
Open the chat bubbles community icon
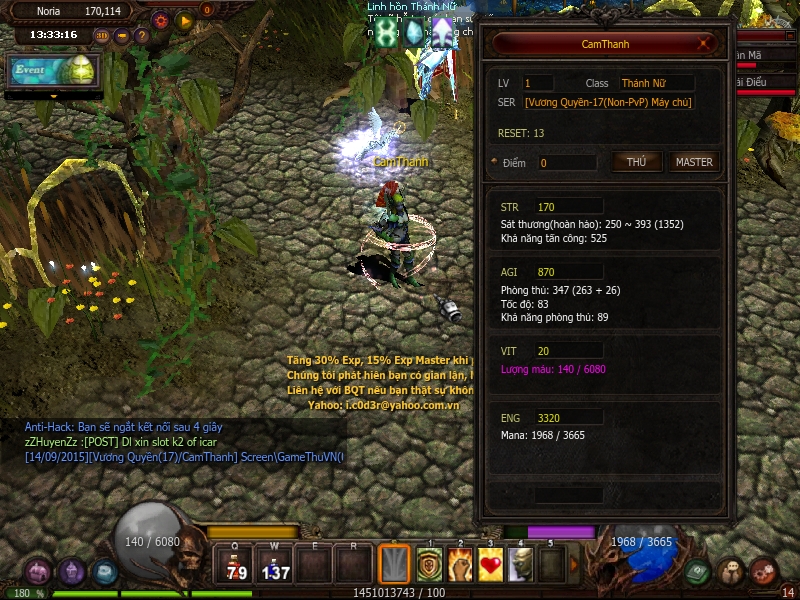click(x=731, y=572)
